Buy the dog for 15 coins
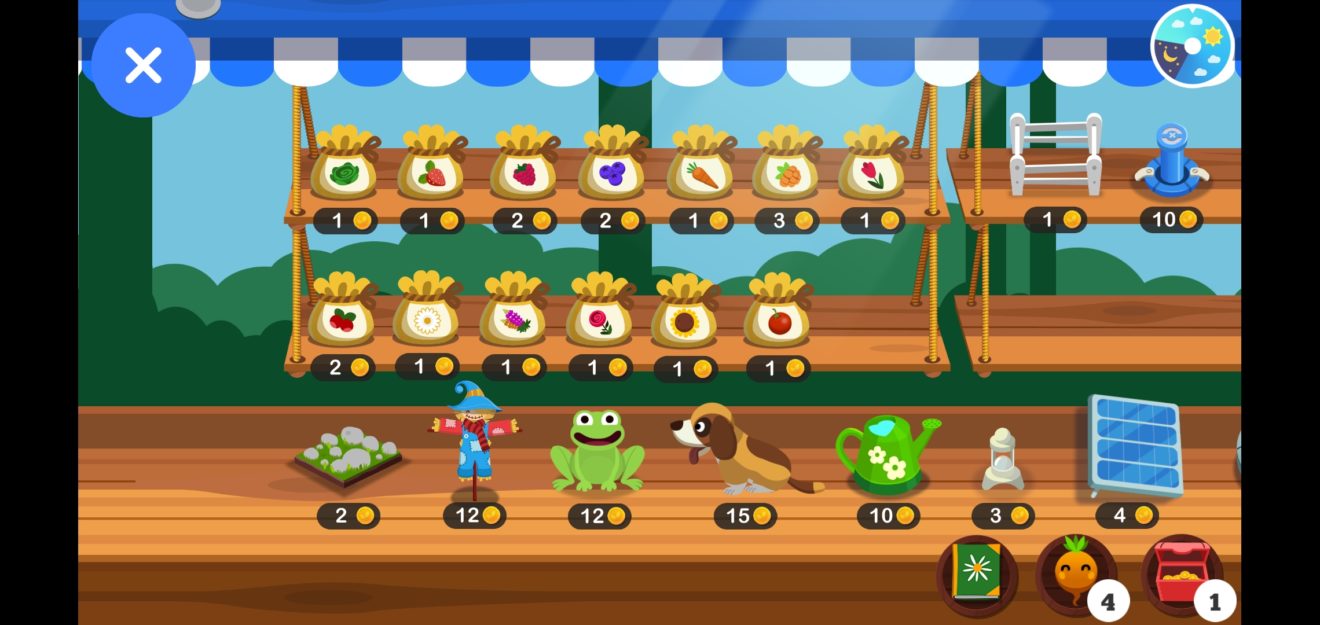This screenshot has height=625, width=1320. click(x=742, y=450)
